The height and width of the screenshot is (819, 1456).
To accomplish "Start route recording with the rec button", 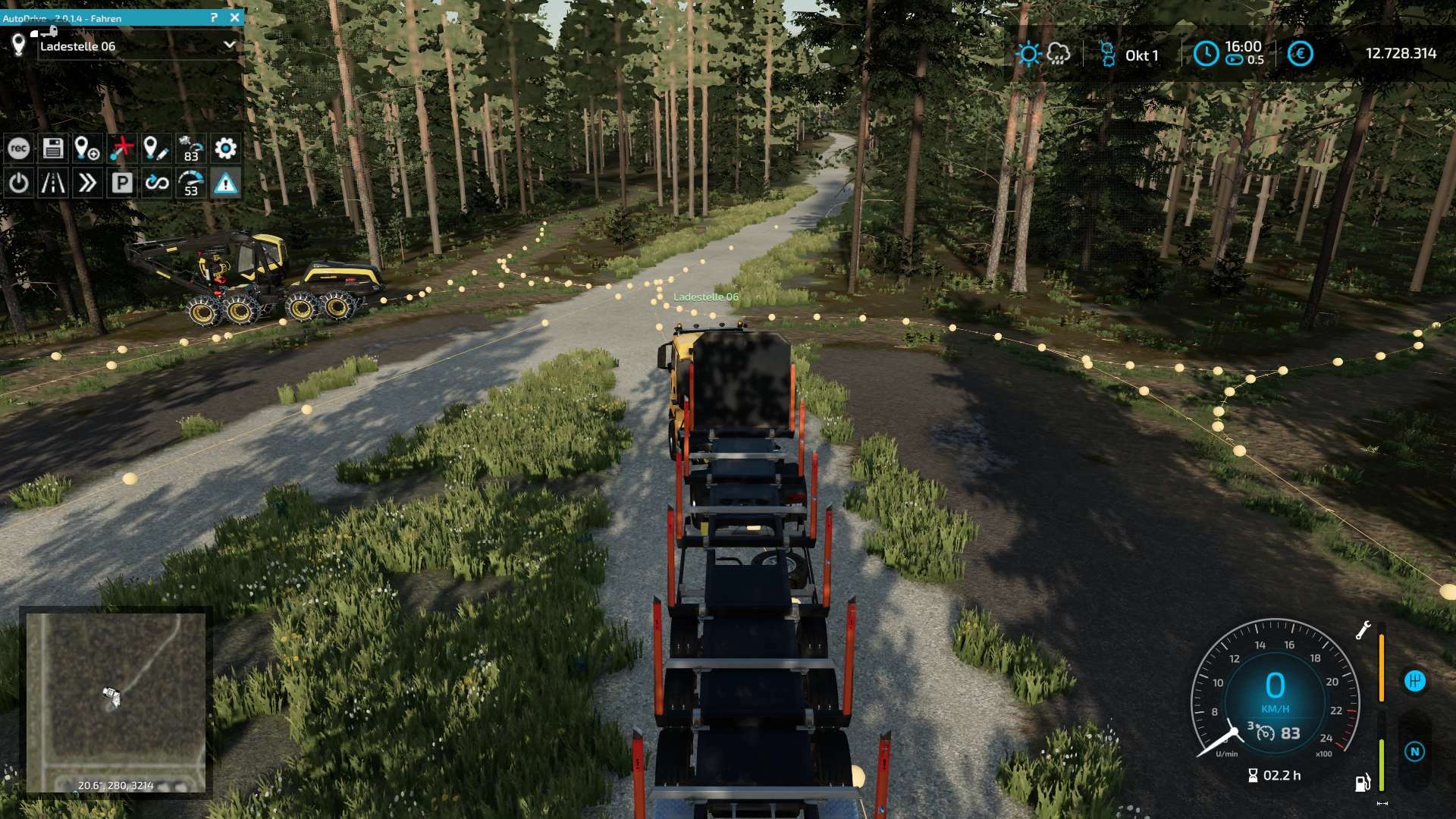I will (19, 149).
